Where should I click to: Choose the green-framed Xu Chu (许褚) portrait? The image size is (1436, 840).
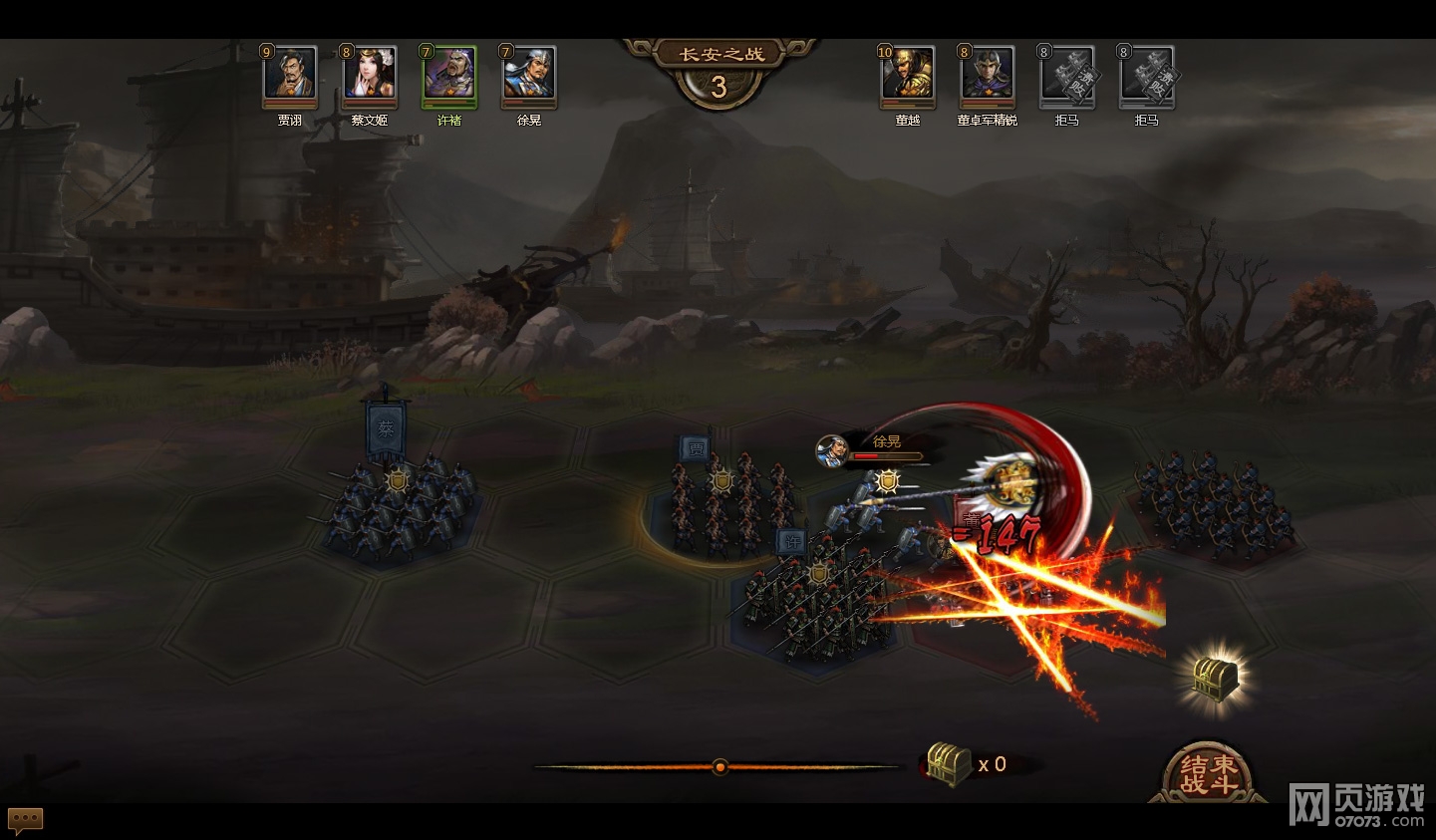(449, 75)
